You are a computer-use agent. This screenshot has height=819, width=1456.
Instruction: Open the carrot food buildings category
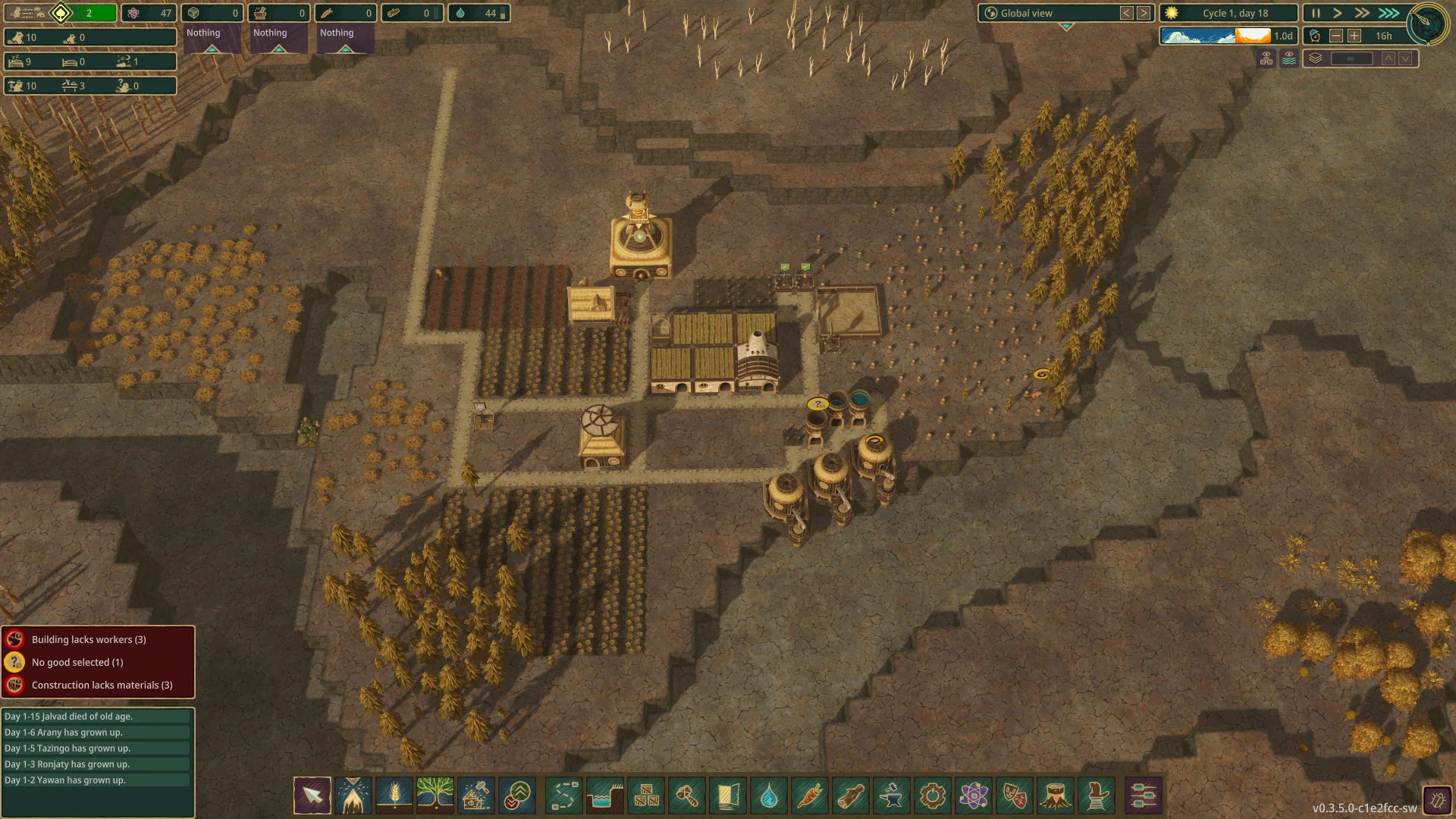[x=810, y=795]
